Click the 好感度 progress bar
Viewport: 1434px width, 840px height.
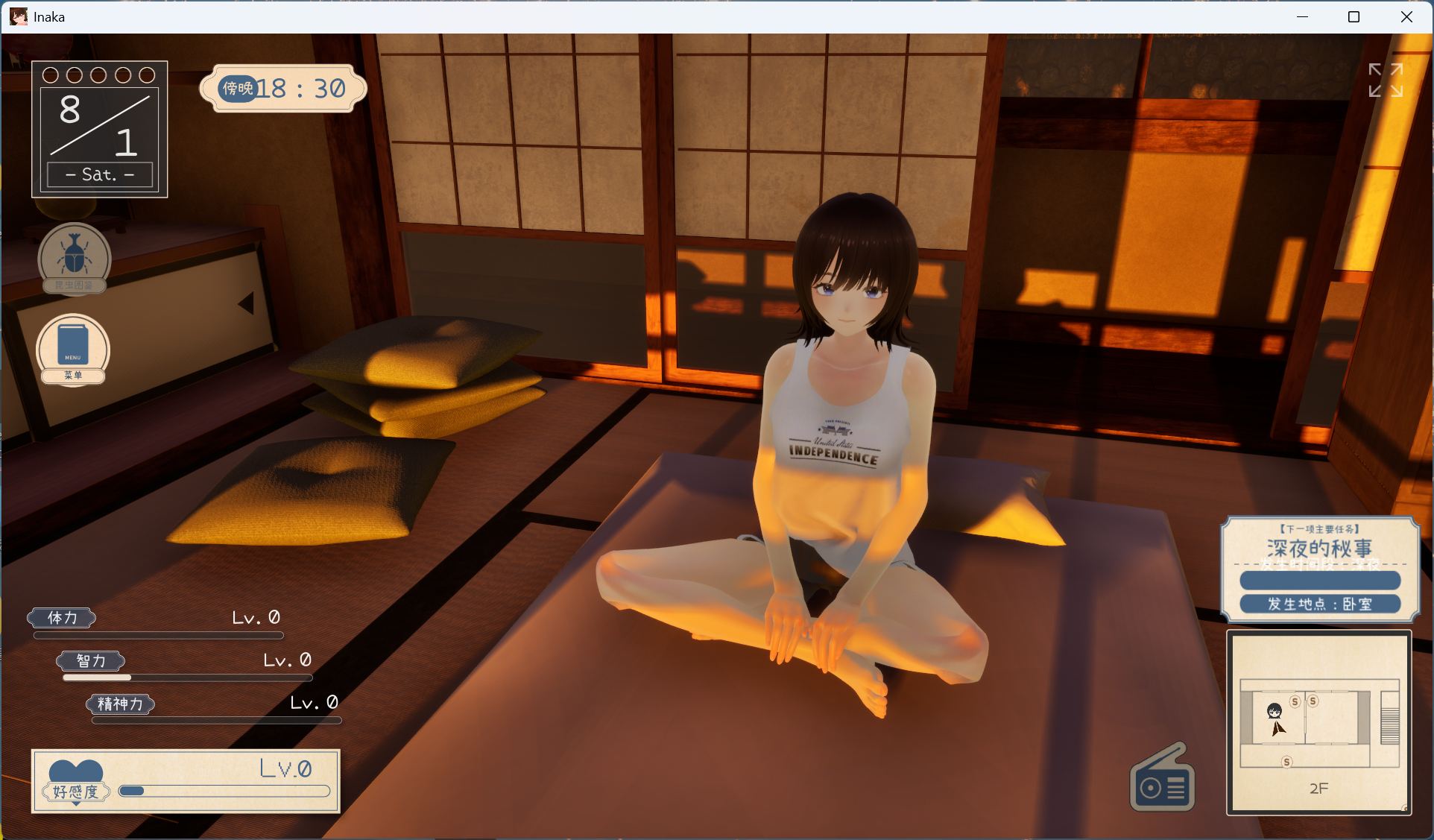(x=224, y=792)
